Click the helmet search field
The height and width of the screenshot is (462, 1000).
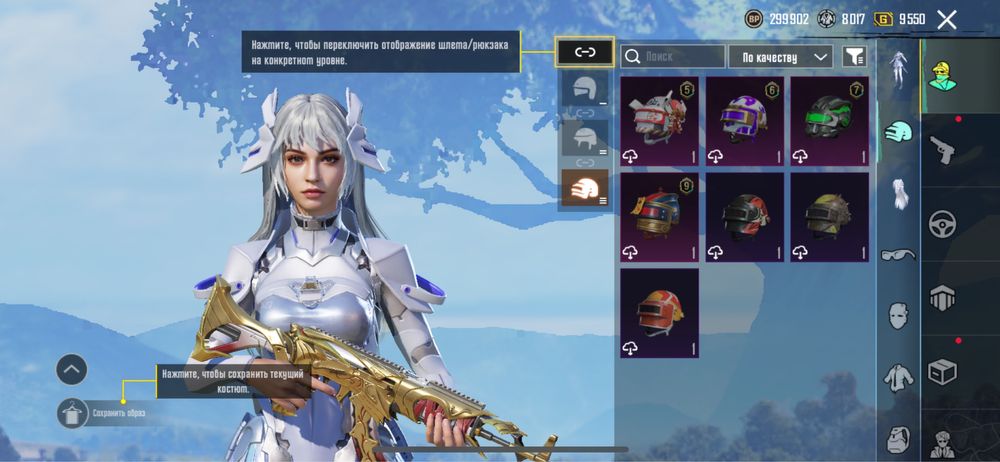(x=673, y=57)
